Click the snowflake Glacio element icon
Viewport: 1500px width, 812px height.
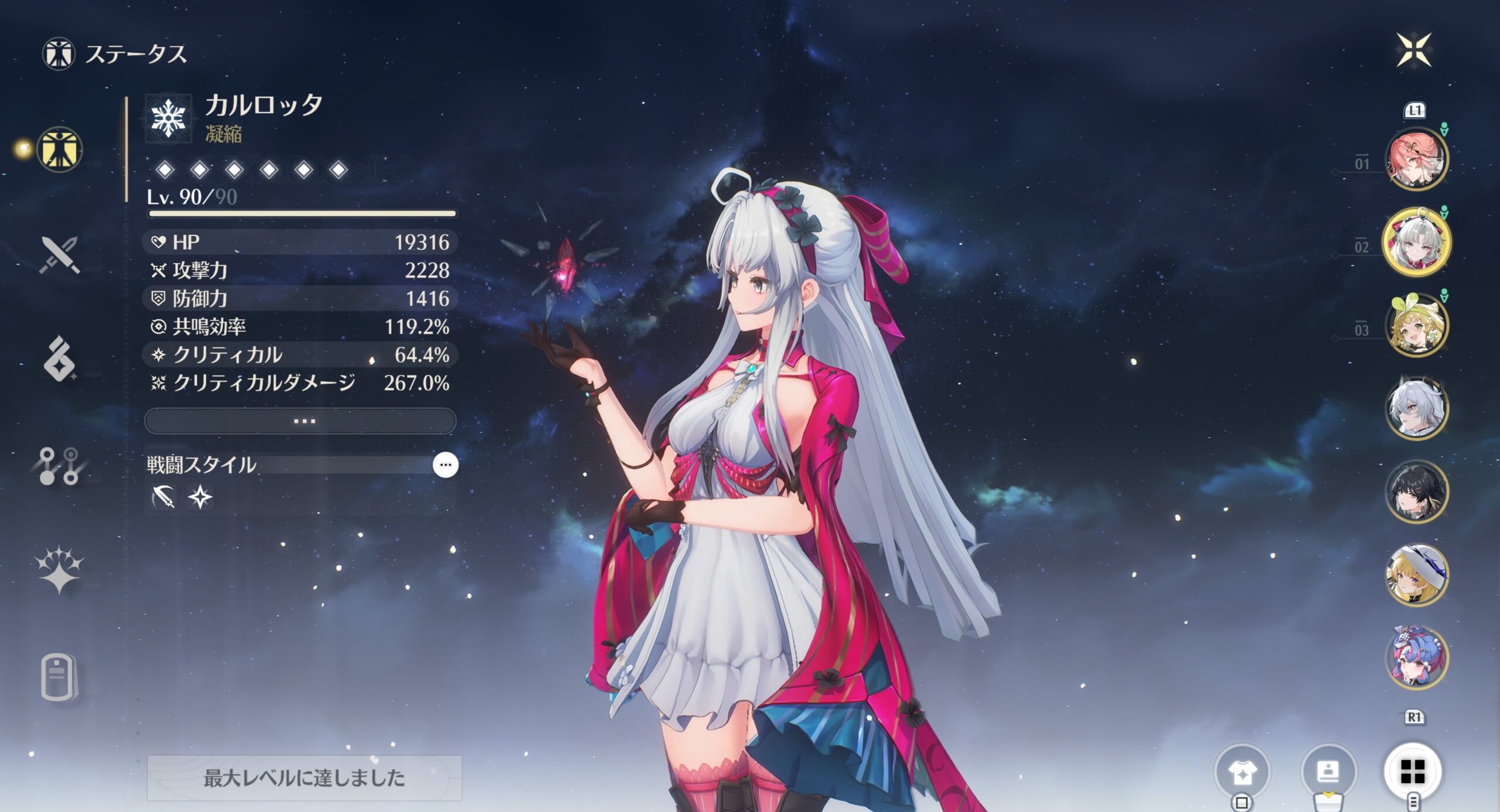tap(169, 118)
